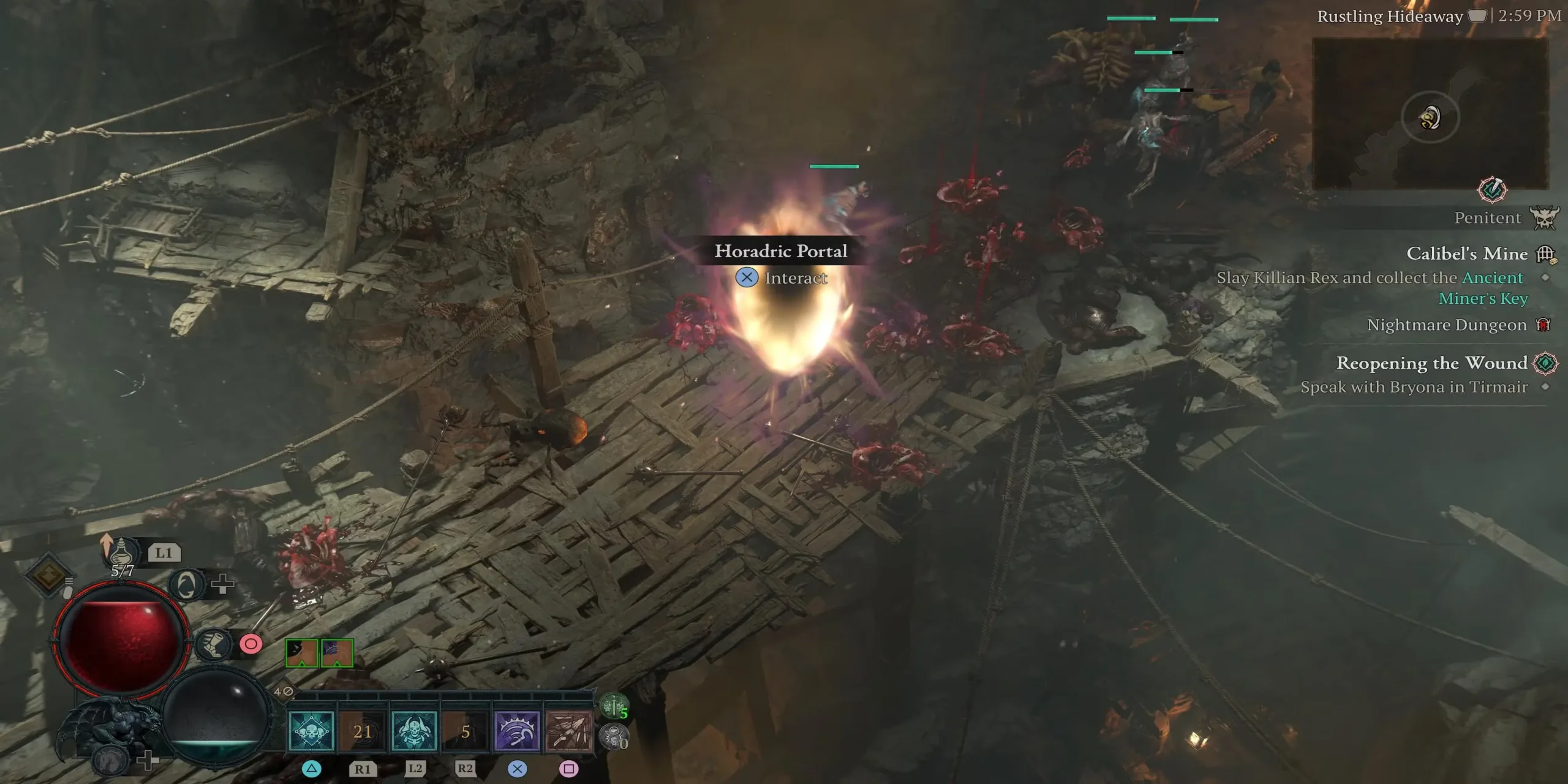Click the evade boot icon

click(213, 644)
